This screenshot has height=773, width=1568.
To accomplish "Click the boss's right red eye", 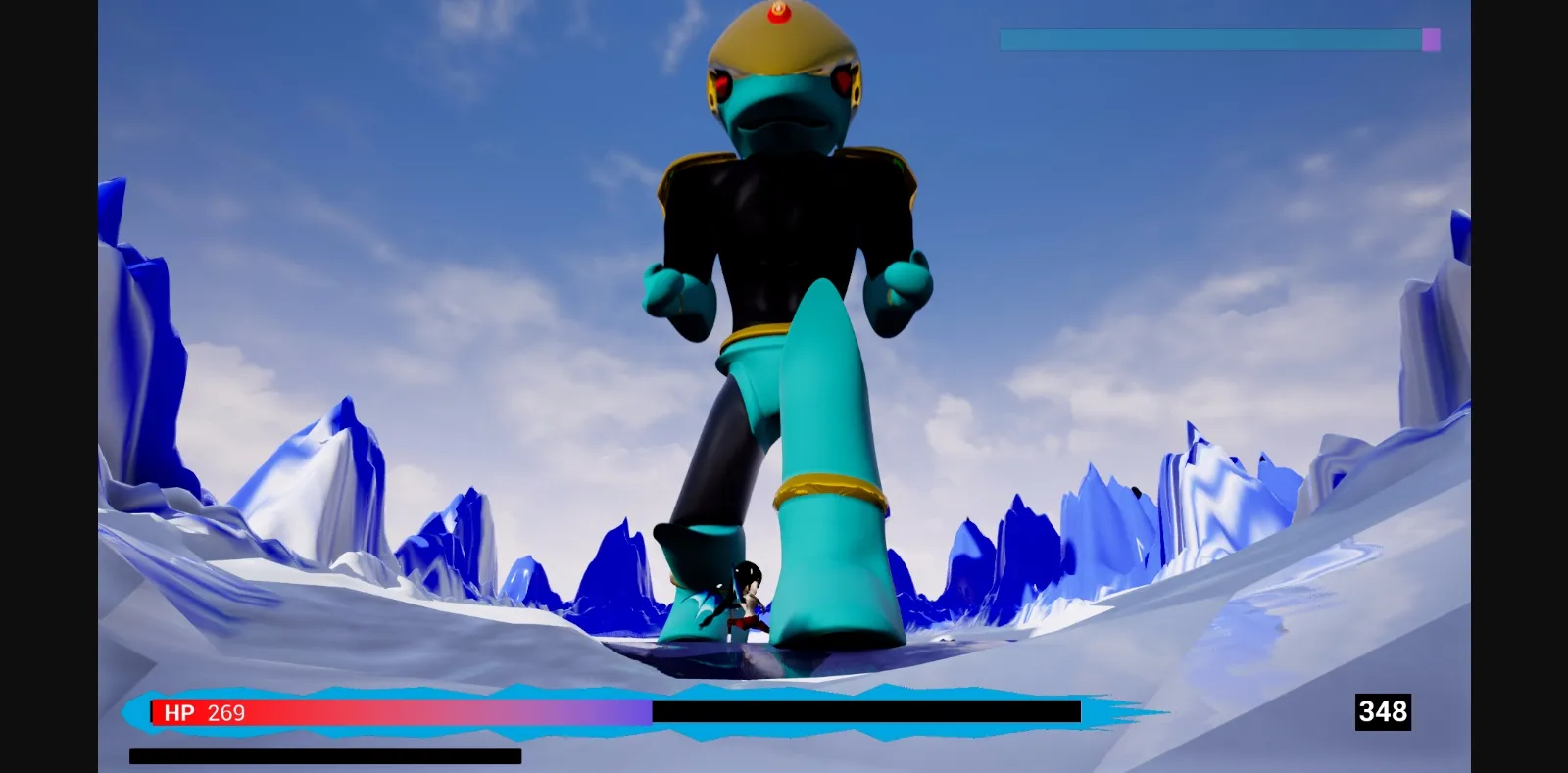I will (841, 80).
